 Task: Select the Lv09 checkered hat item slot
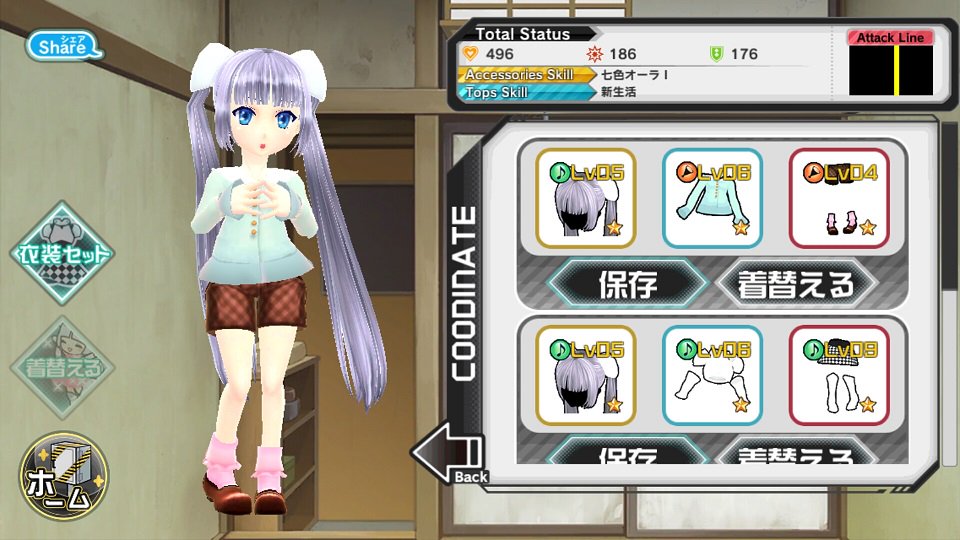pos(838,375)
